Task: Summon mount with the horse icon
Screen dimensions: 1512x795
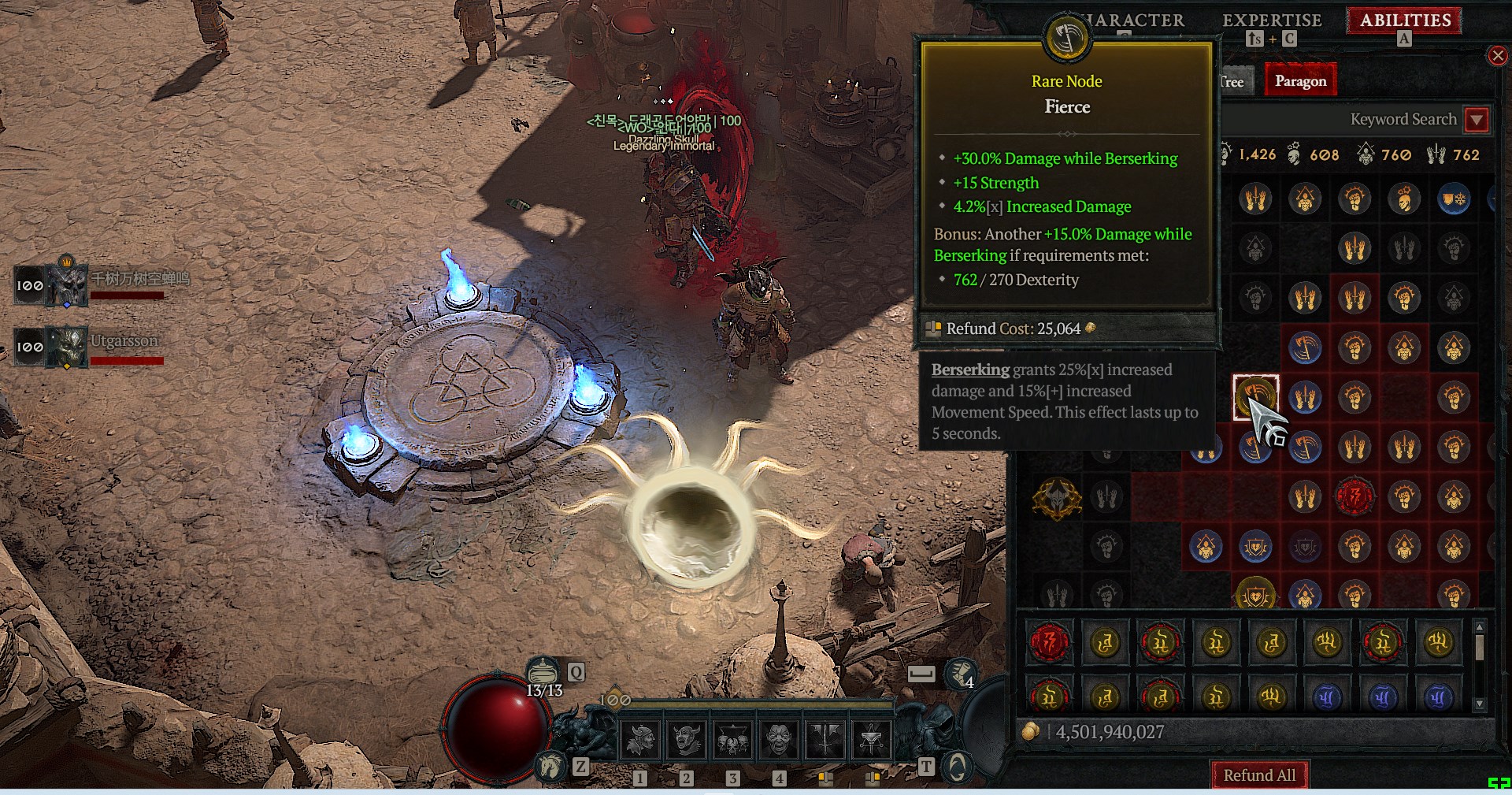Action: pyautogui.click(x=550, y=765)
